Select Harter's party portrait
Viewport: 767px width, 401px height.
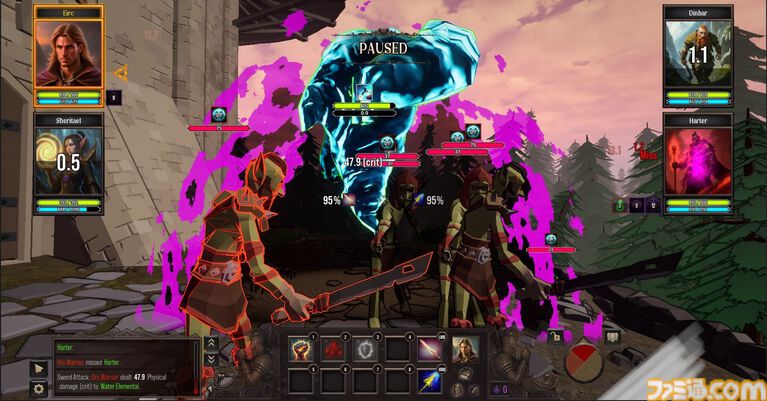tap(697, 162)
